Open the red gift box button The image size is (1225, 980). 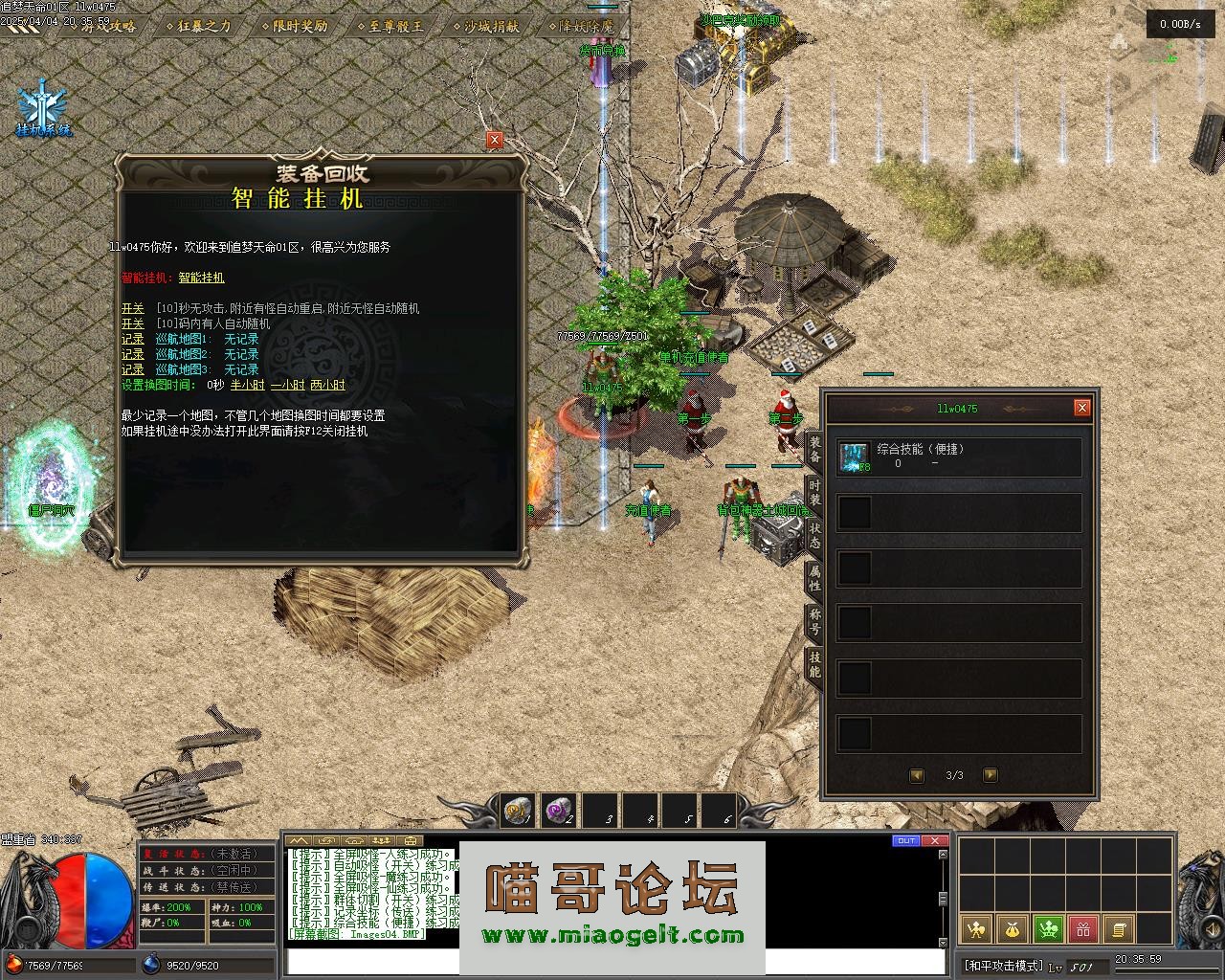pyautogui.click(x=1082, y=928)
